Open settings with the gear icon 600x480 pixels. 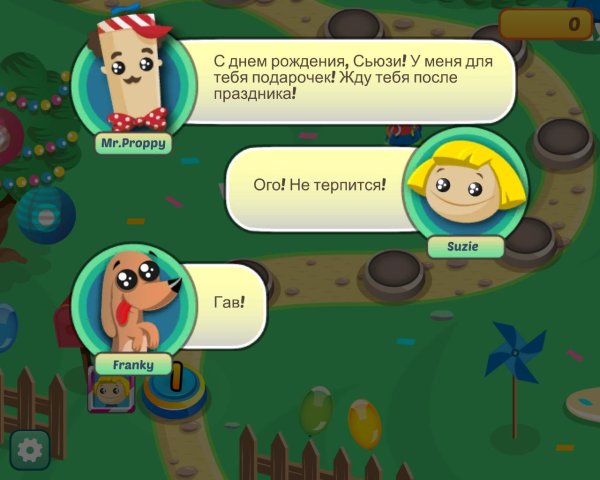click(30, 451)
